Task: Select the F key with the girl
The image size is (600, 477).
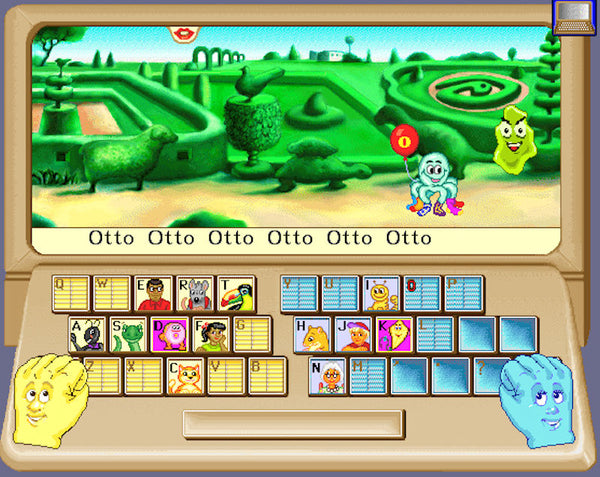Action: pyautogui.click(x=211, y=335)
